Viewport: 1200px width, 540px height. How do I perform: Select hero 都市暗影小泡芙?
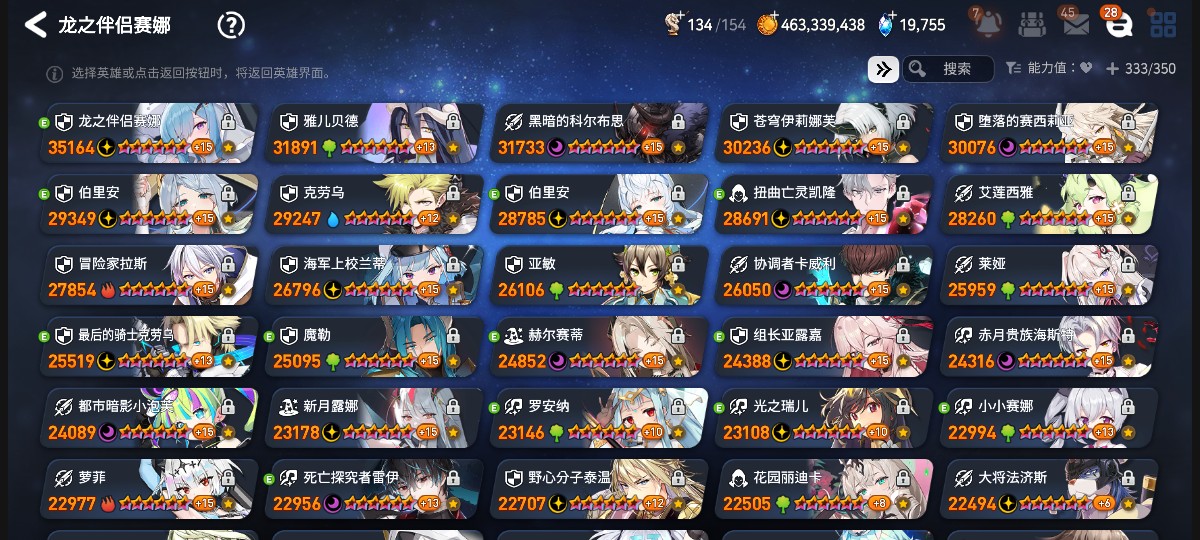pos(150,418)
